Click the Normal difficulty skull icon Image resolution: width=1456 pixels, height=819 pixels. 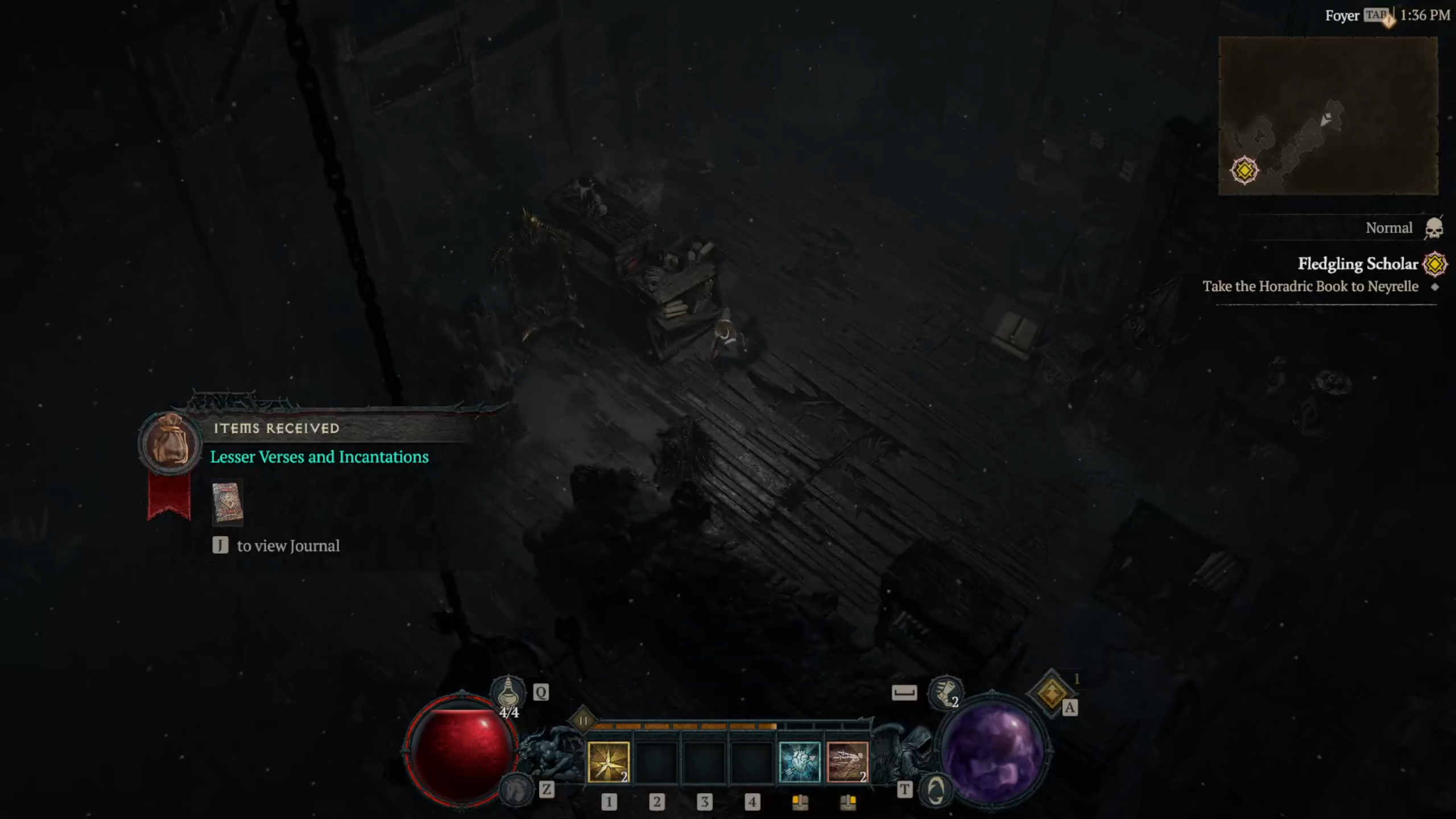tap(1434, 229)
